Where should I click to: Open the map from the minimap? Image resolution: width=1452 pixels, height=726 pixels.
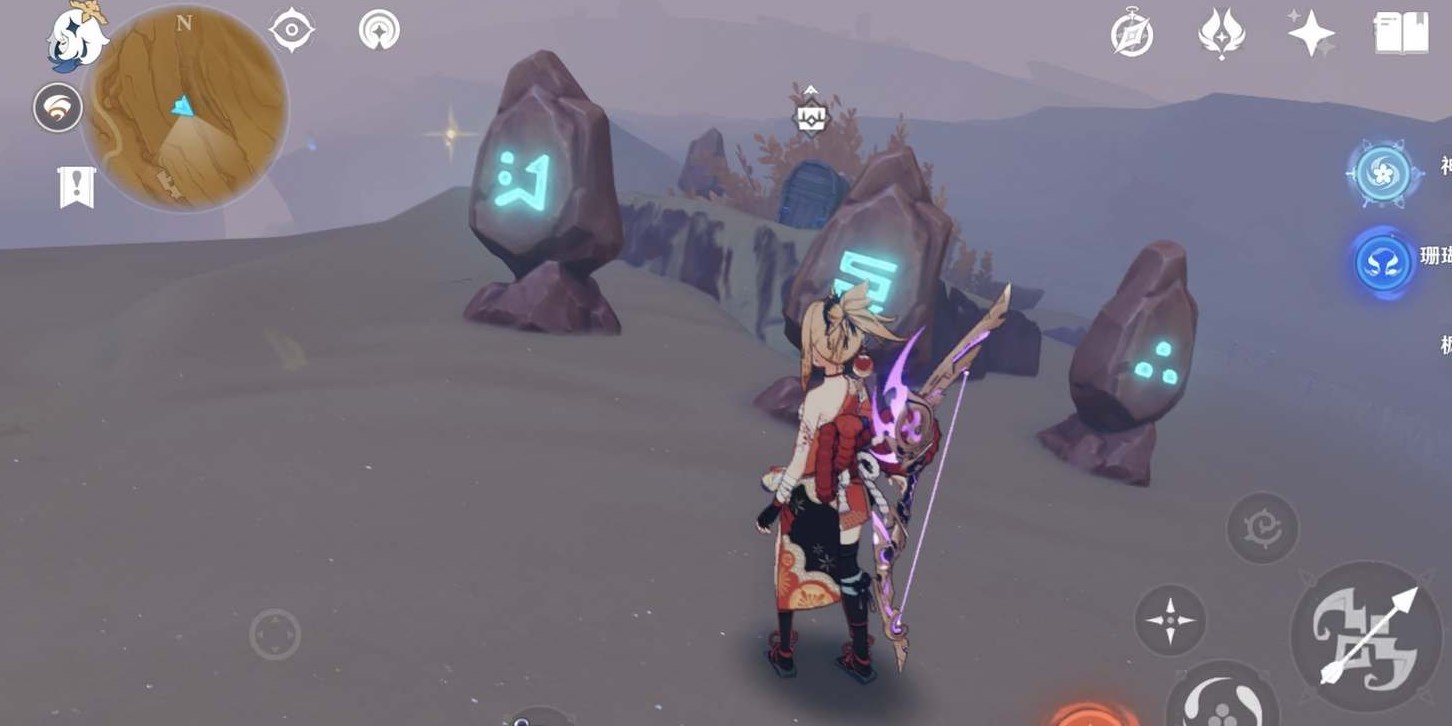click(x=185, y=108)
